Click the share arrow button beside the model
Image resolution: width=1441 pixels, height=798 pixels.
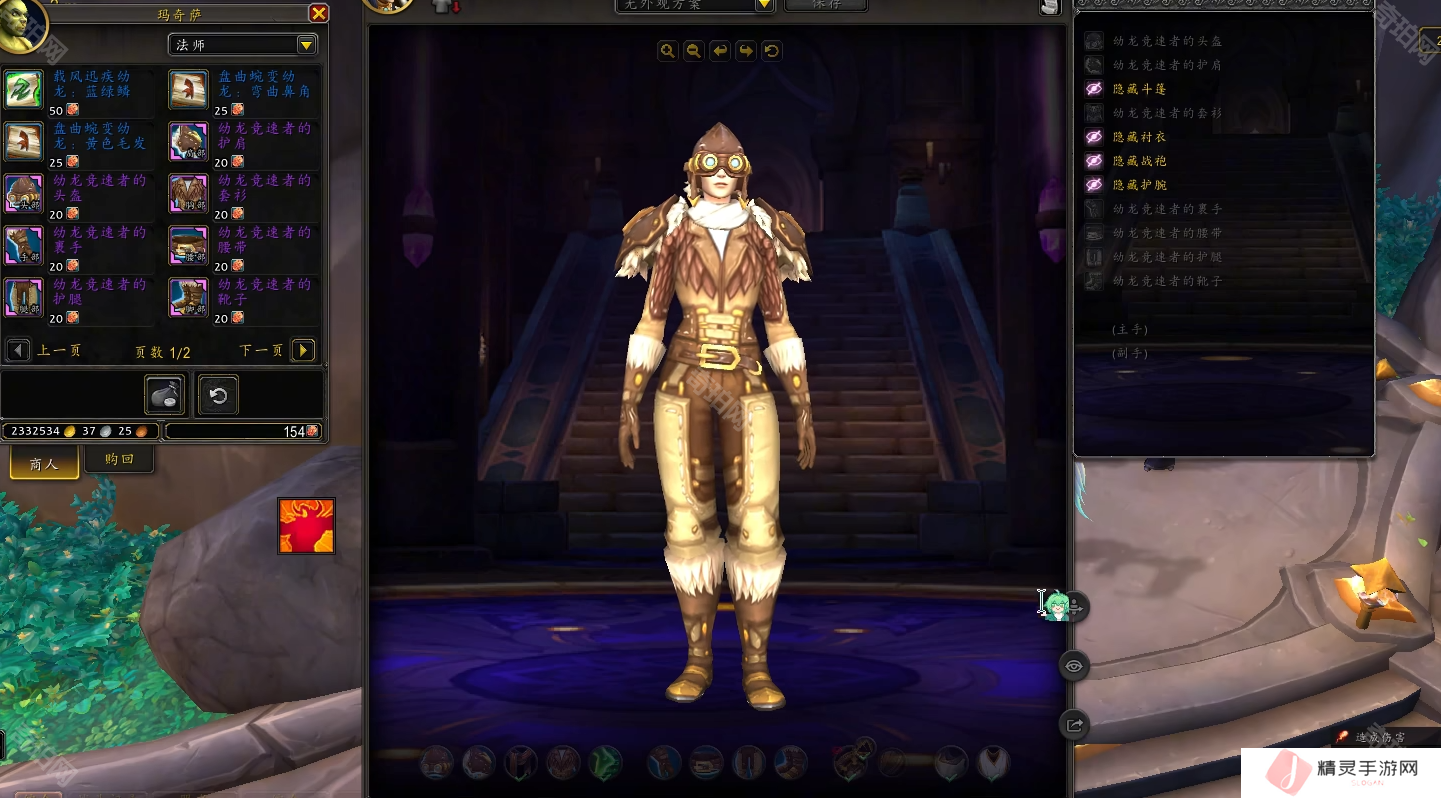coord(1074,725)
